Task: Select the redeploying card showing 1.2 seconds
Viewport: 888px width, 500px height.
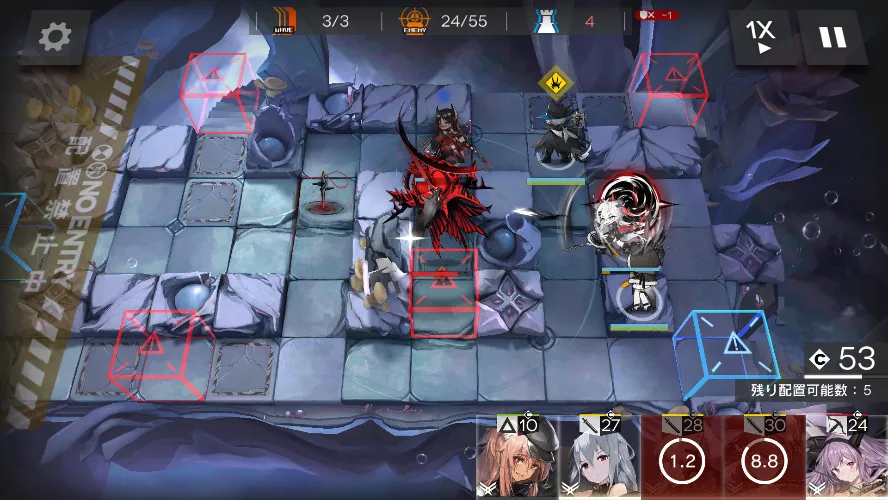Action: point(681,459)
